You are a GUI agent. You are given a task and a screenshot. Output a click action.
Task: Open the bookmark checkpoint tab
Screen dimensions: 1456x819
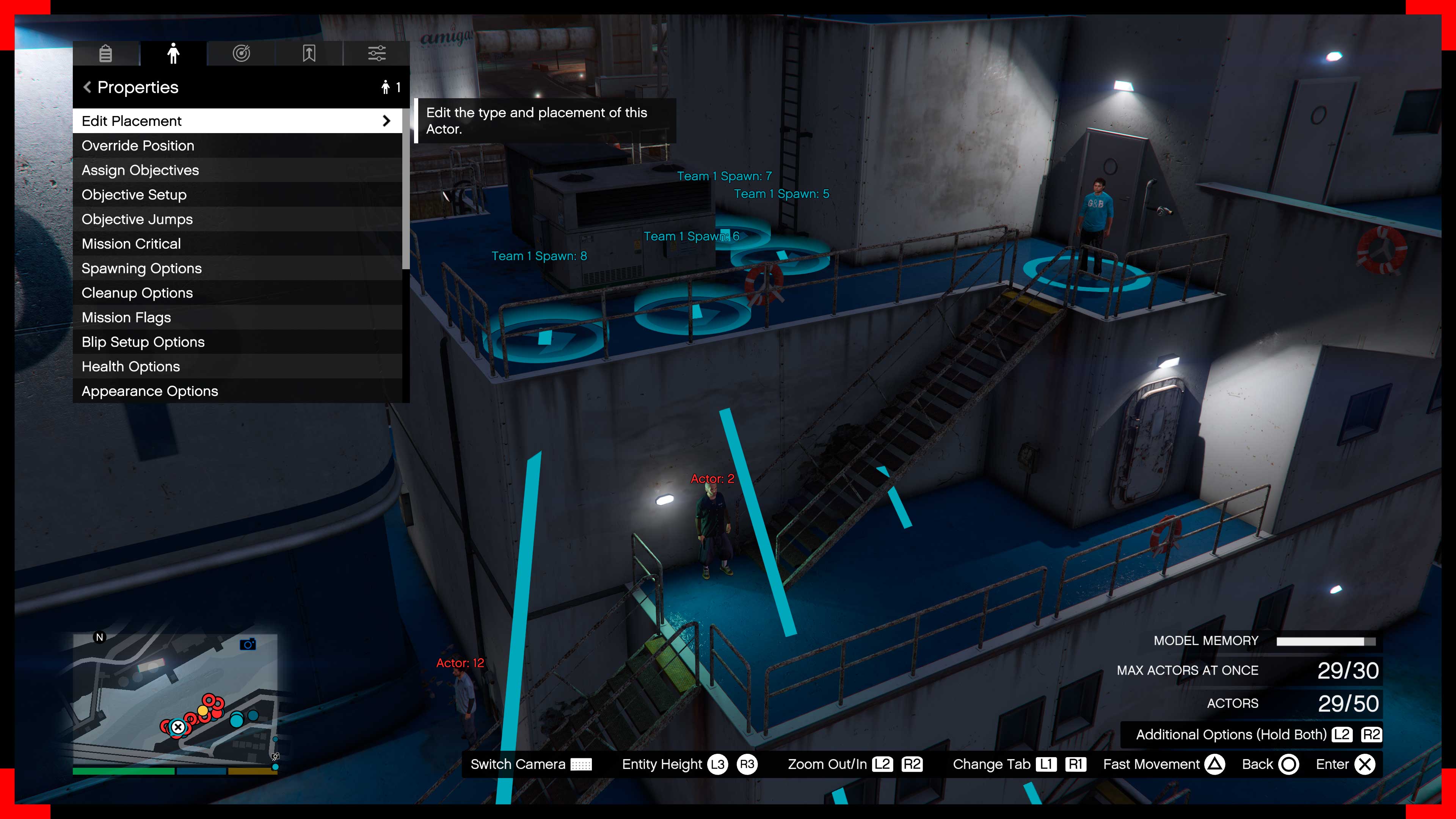[309, 54]
